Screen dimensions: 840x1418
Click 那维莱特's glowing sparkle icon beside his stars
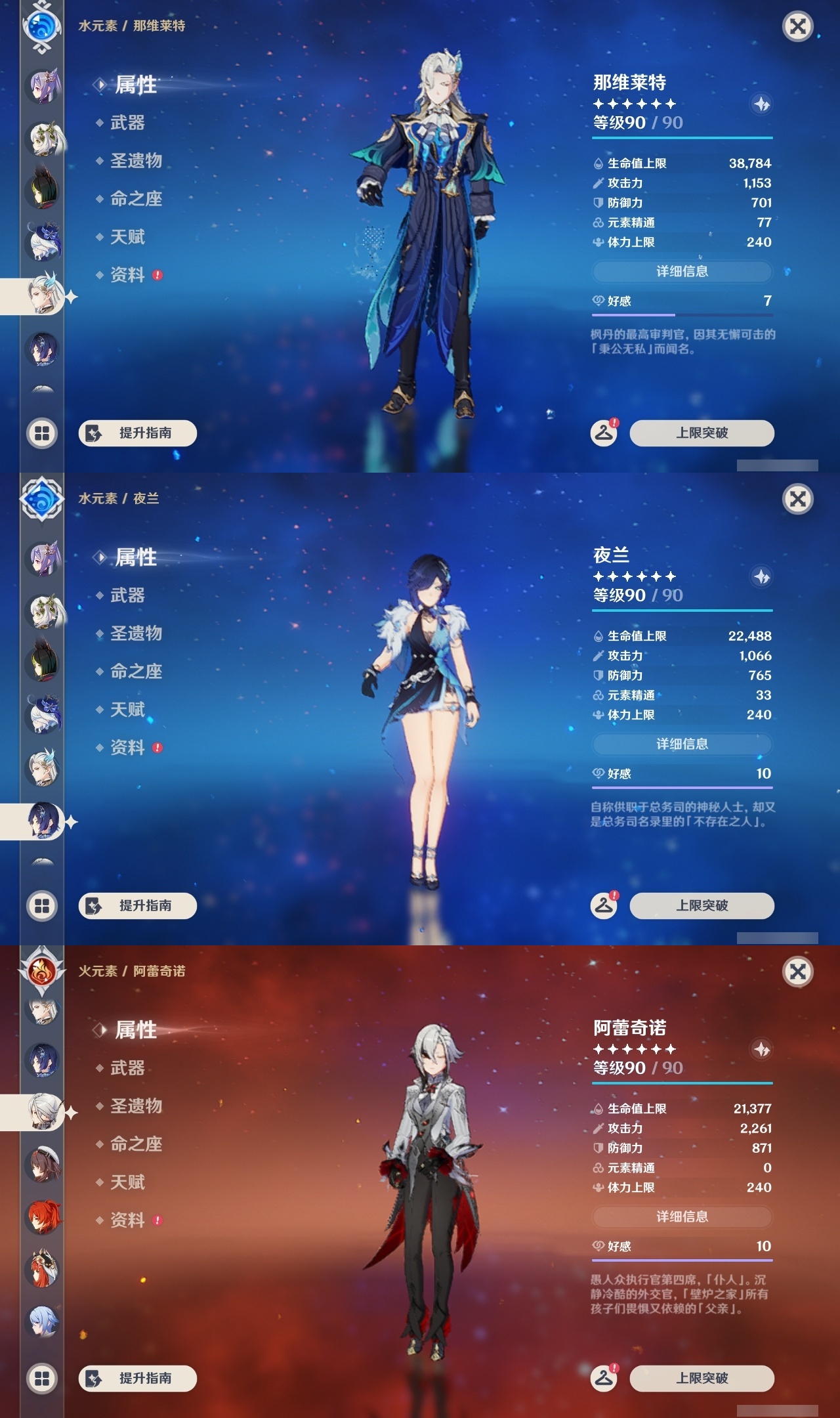point(761,102)
